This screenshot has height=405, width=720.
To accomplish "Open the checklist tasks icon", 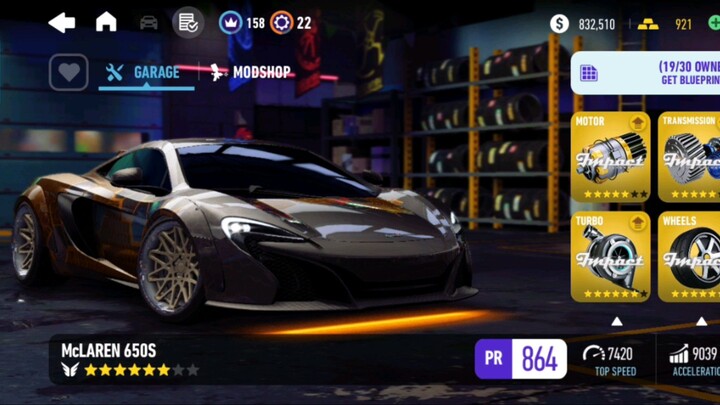I will pos(187,22).
